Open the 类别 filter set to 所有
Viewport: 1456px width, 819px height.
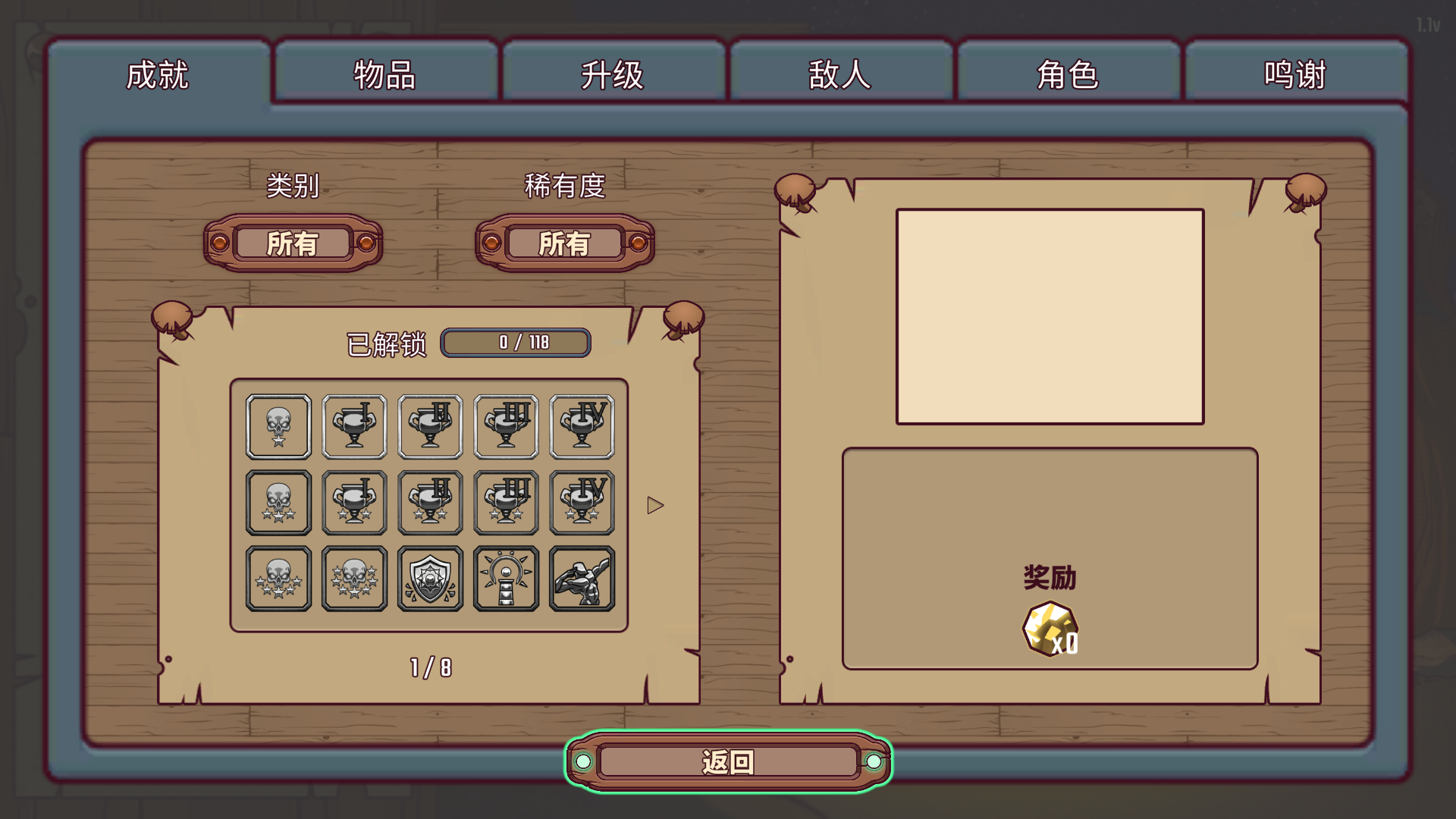pyautogui.click(x=293, y=244)
